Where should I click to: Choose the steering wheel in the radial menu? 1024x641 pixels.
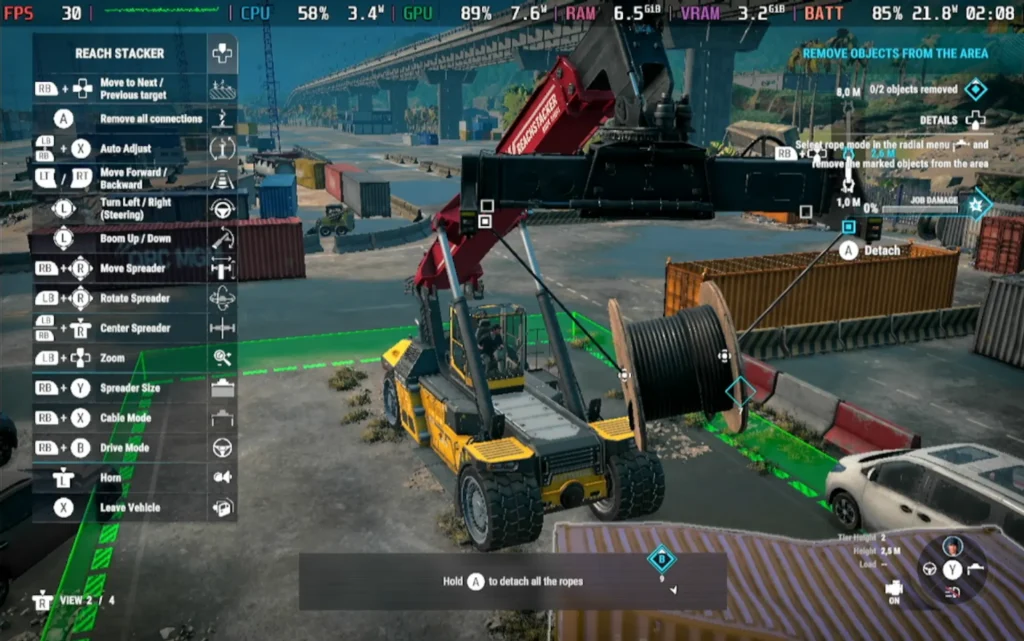click(x=929, y=569)
